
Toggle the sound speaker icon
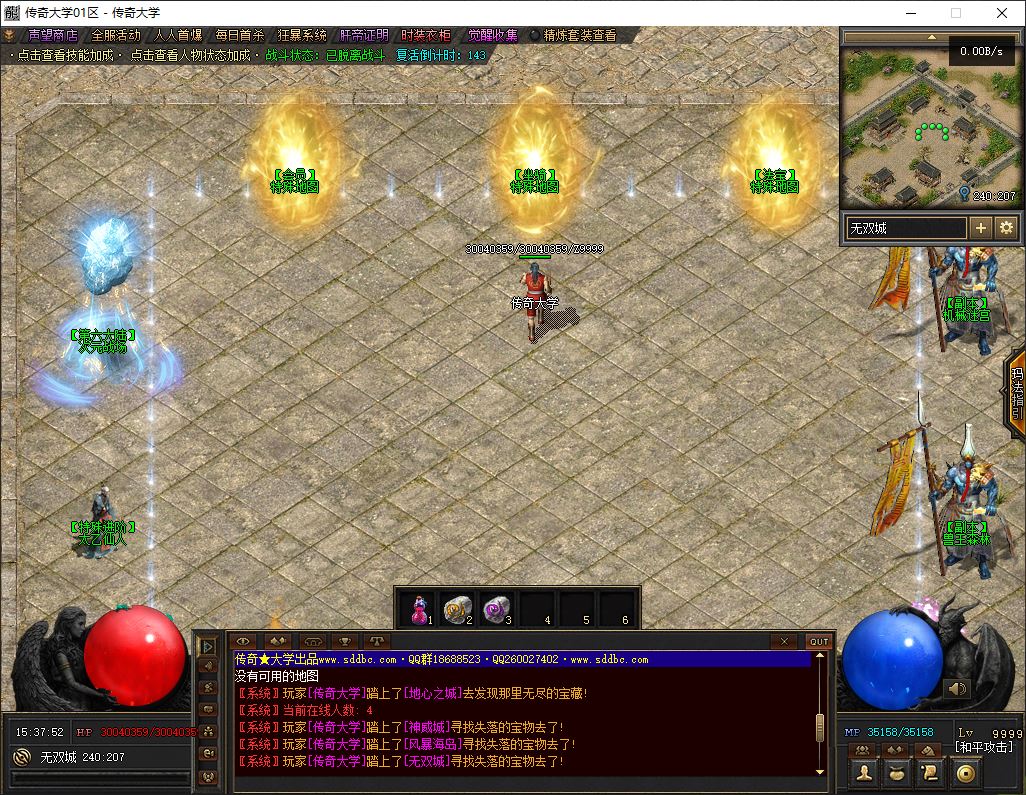point(957,688)
